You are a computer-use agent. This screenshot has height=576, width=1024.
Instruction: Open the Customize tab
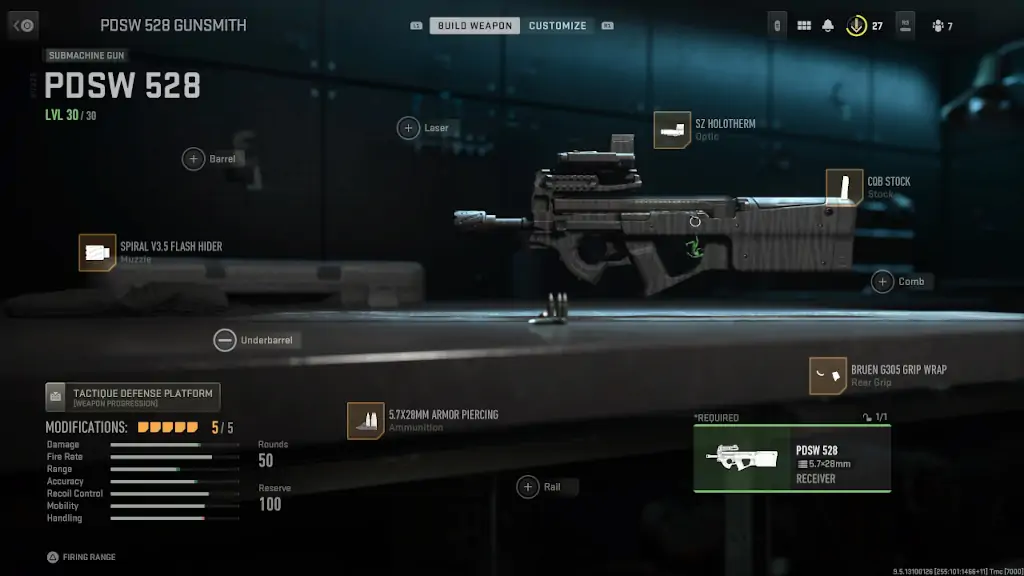point(557,25)
